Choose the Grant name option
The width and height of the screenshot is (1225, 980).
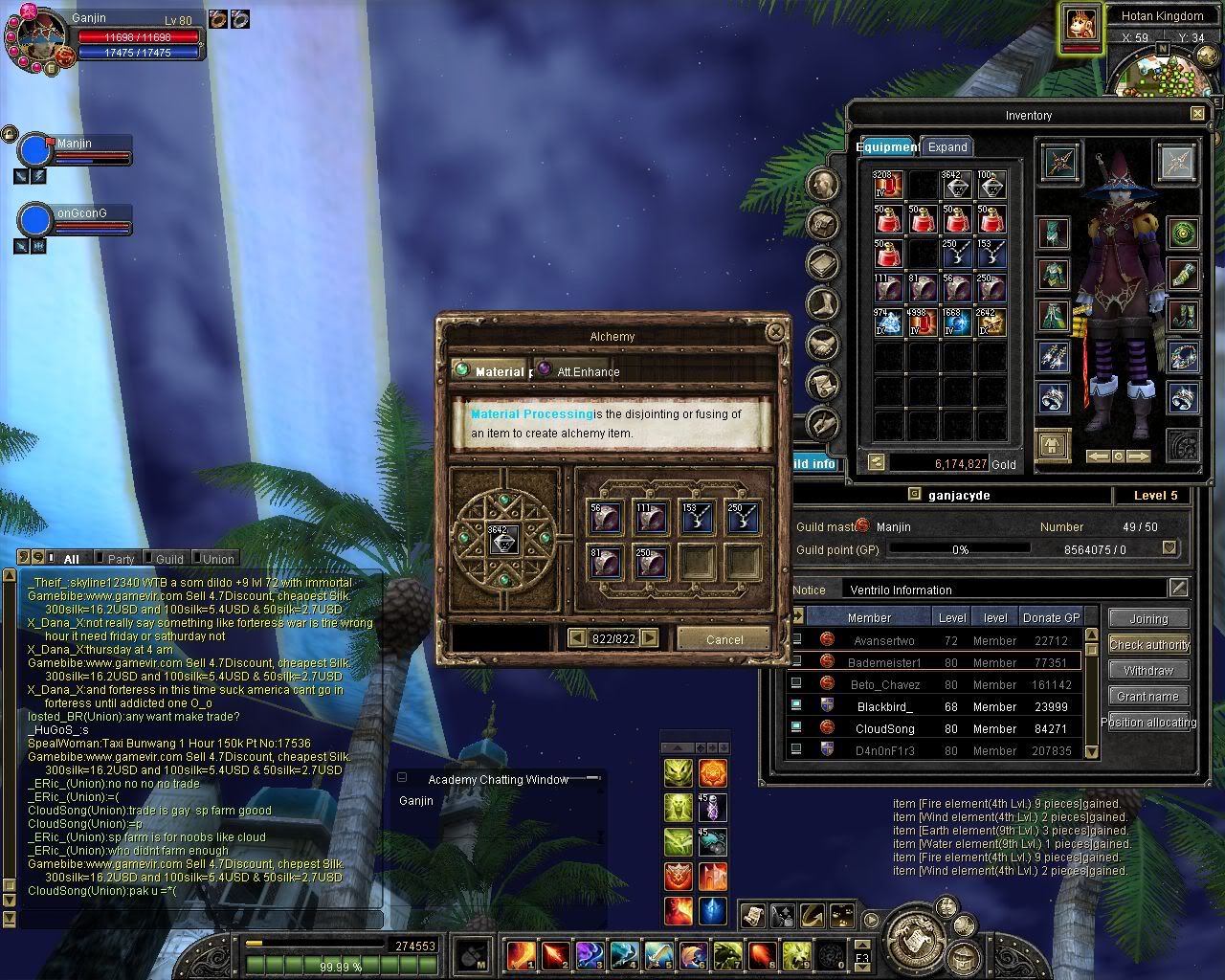[1148, 696]
